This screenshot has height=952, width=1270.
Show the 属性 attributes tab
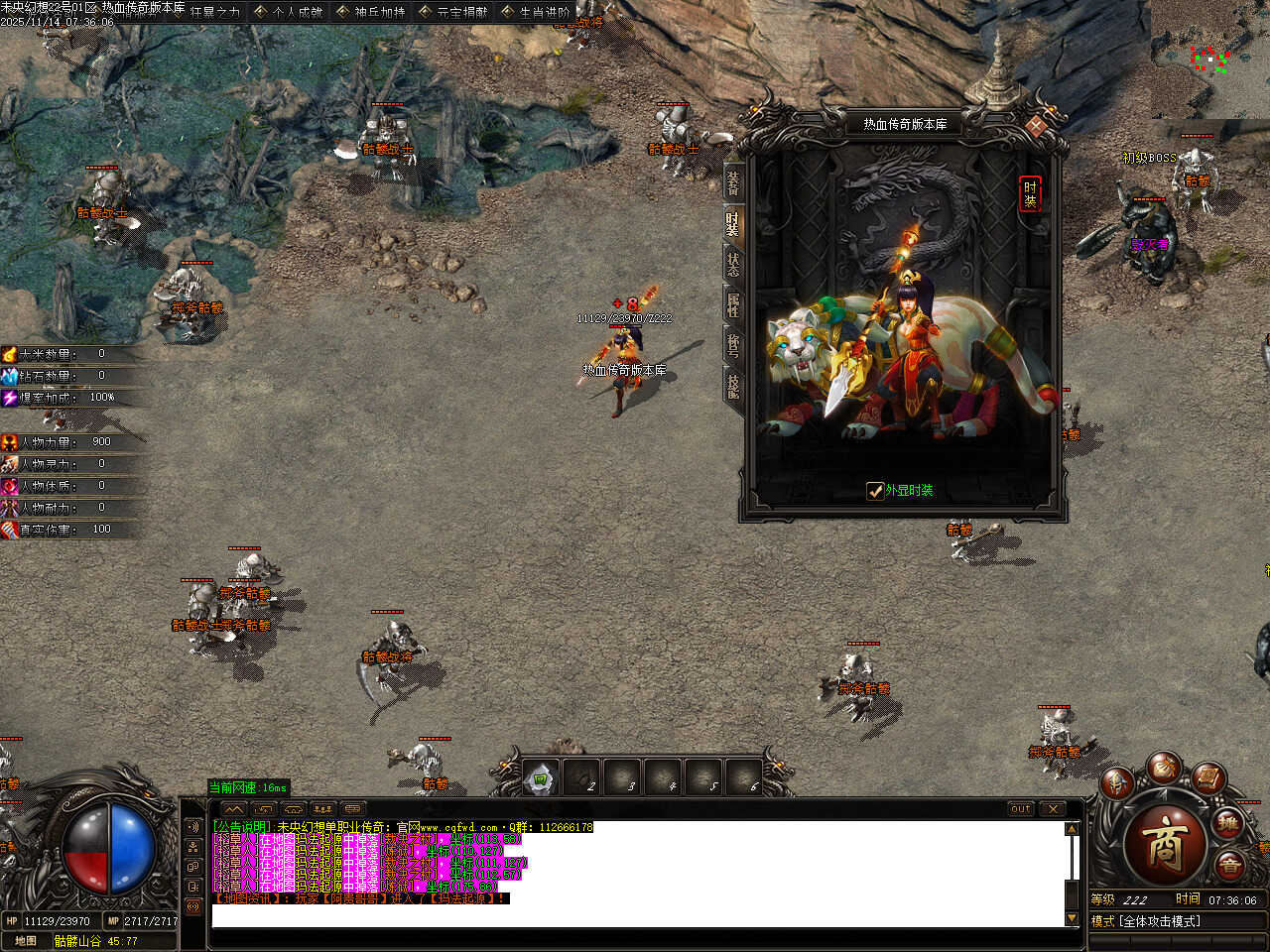tap(733, 304)
